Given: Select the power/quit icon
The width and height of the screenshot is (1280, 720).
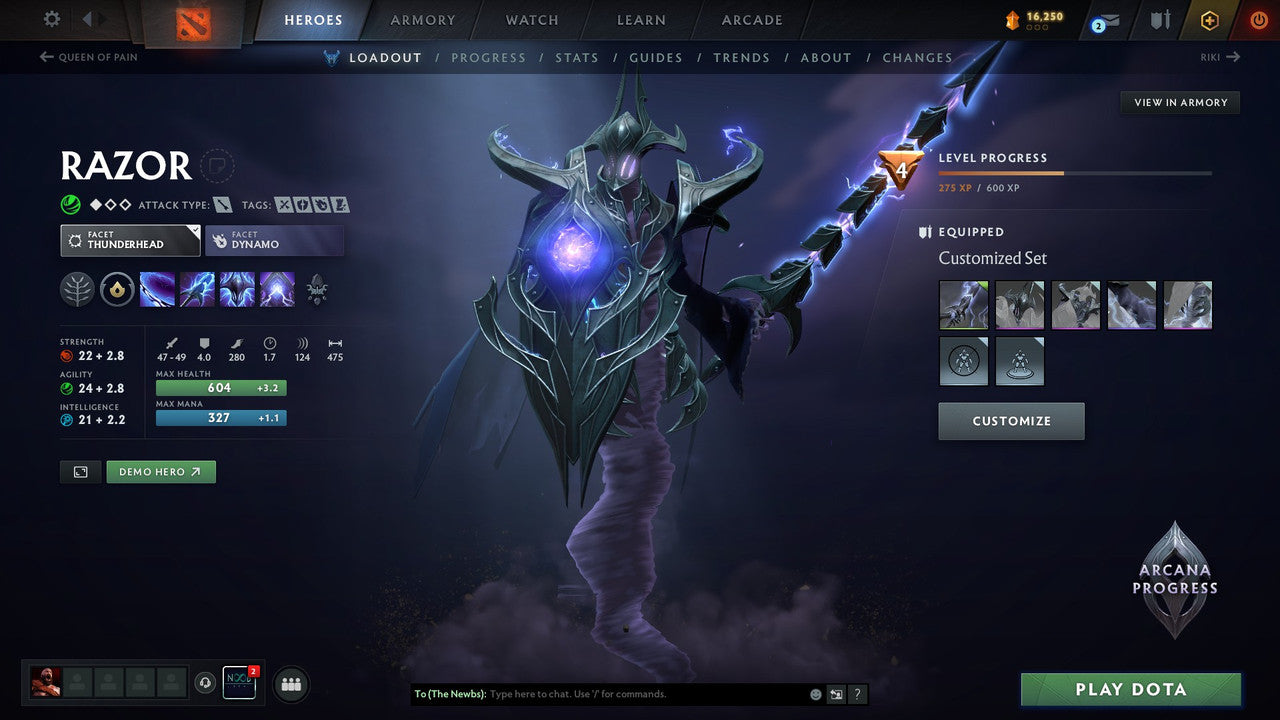Looking at the screenshot, I should [1258, 19].
